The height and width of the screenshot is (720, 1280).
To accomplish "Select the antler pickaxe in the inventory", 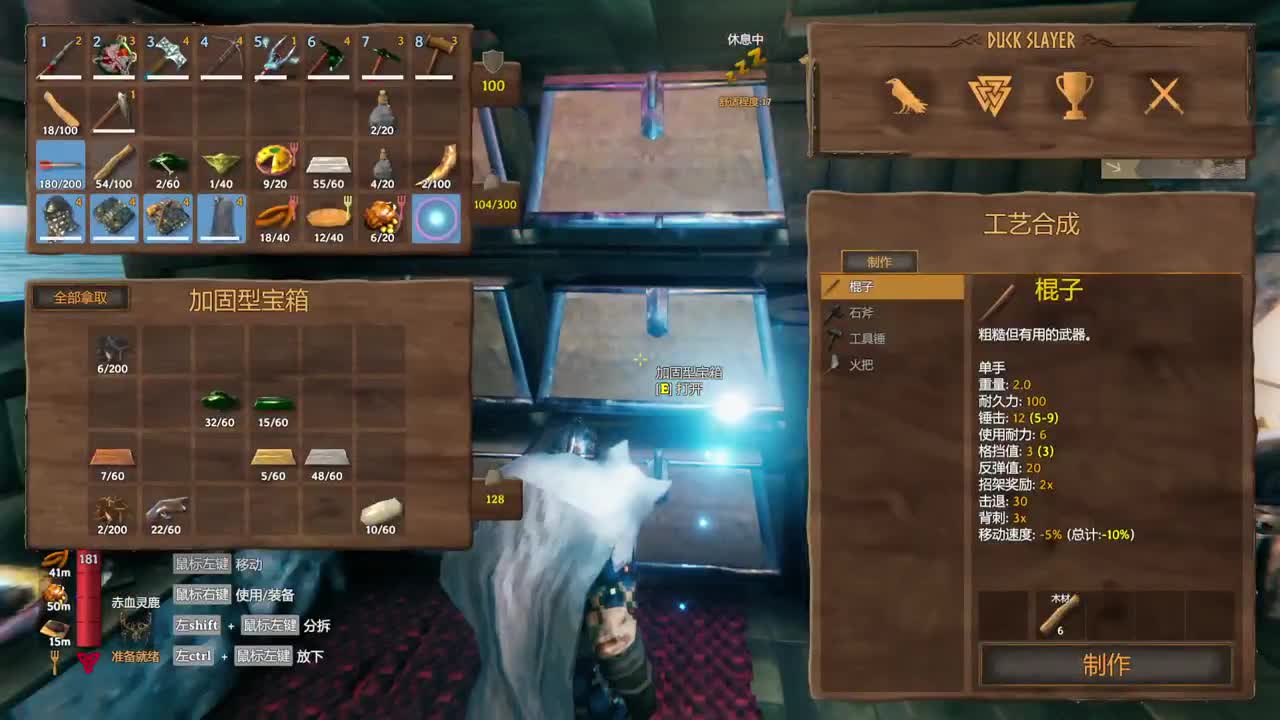I will pos(113,108).
